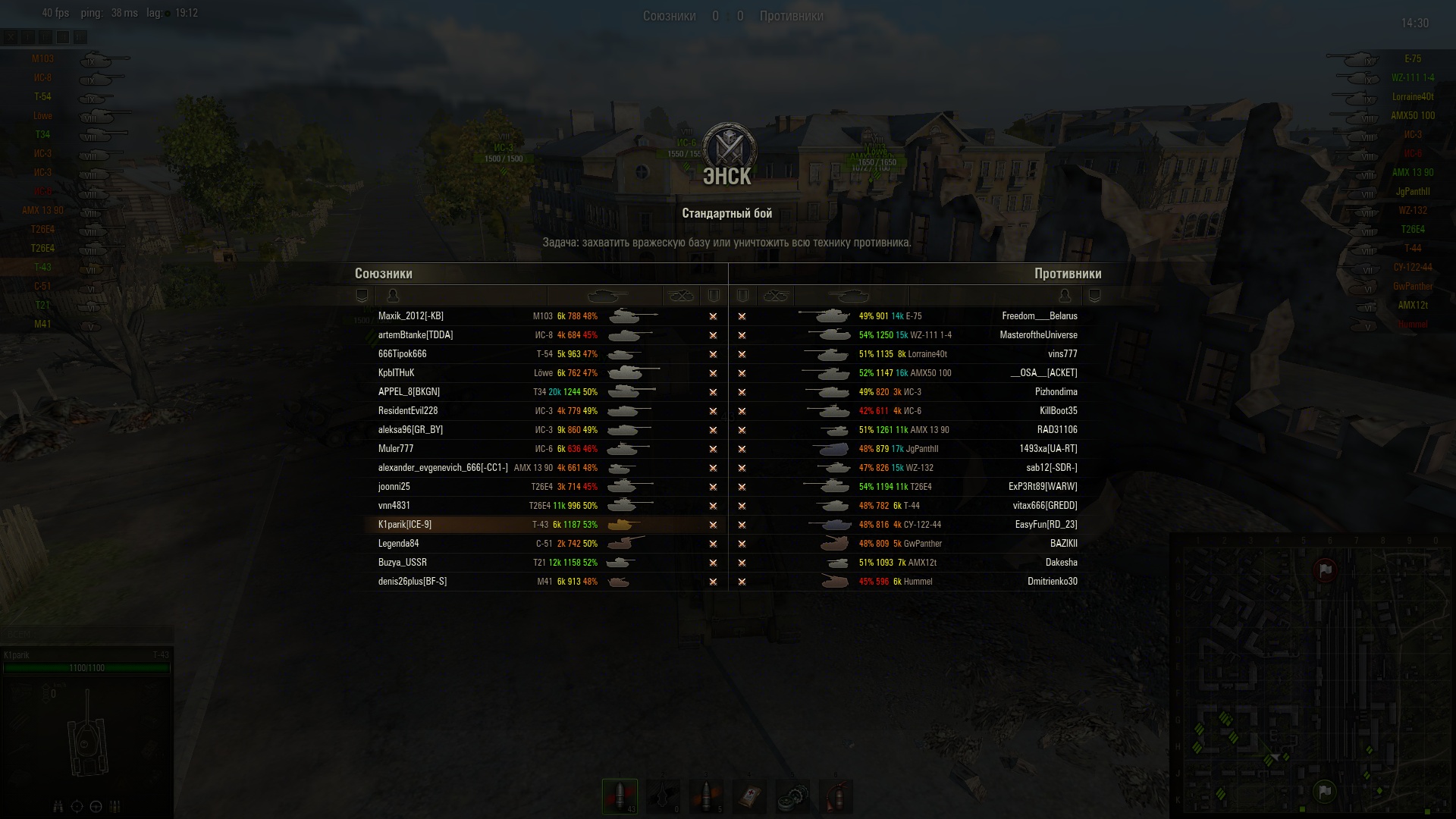The image size is (1456, 819).
Task: Click enemy Dmitrienko30 in the Hummel
Action: 1052,582
